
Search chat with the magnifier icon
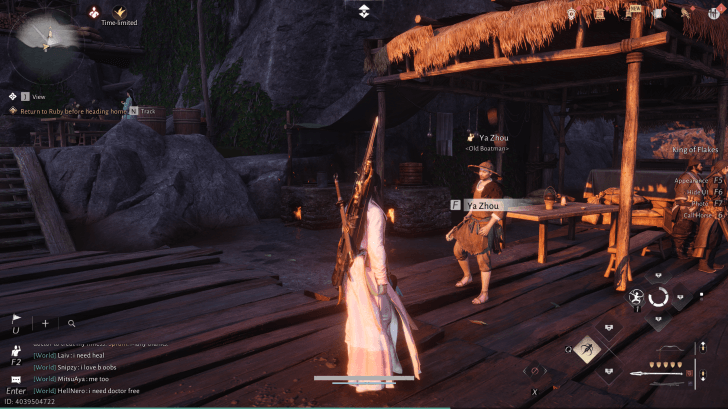pos(72,324)
